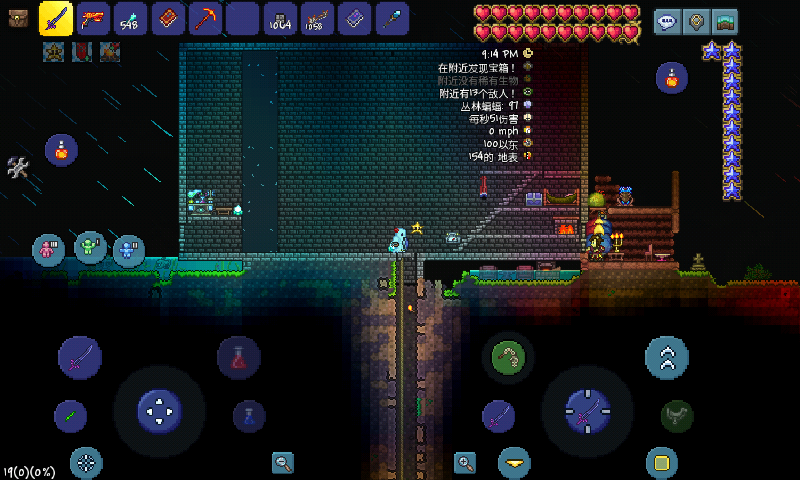Tap the attack joystick with sword
This screenshot has height=480, width=800.
[586, 411]
